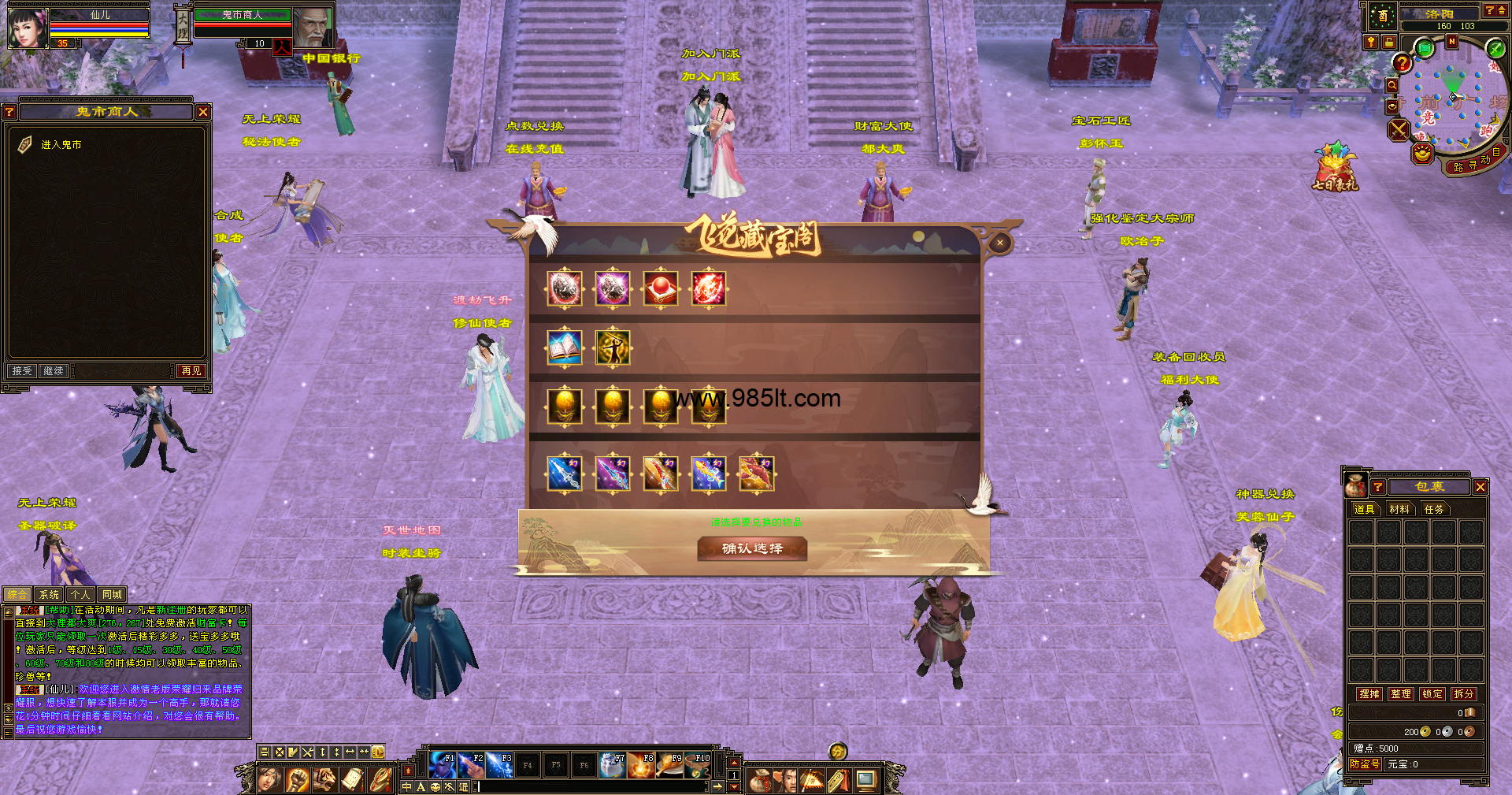Switch to the 材料 materials tab

tap(1399, 510)
